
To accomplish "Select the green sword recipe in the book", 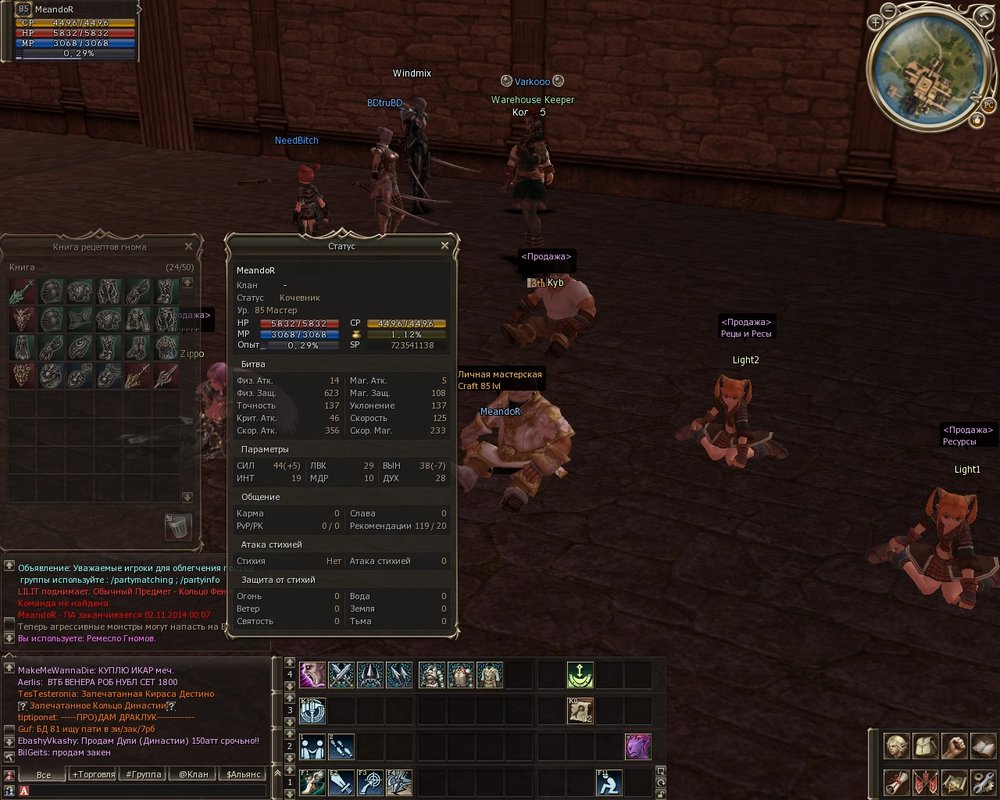I will point(23,292).
